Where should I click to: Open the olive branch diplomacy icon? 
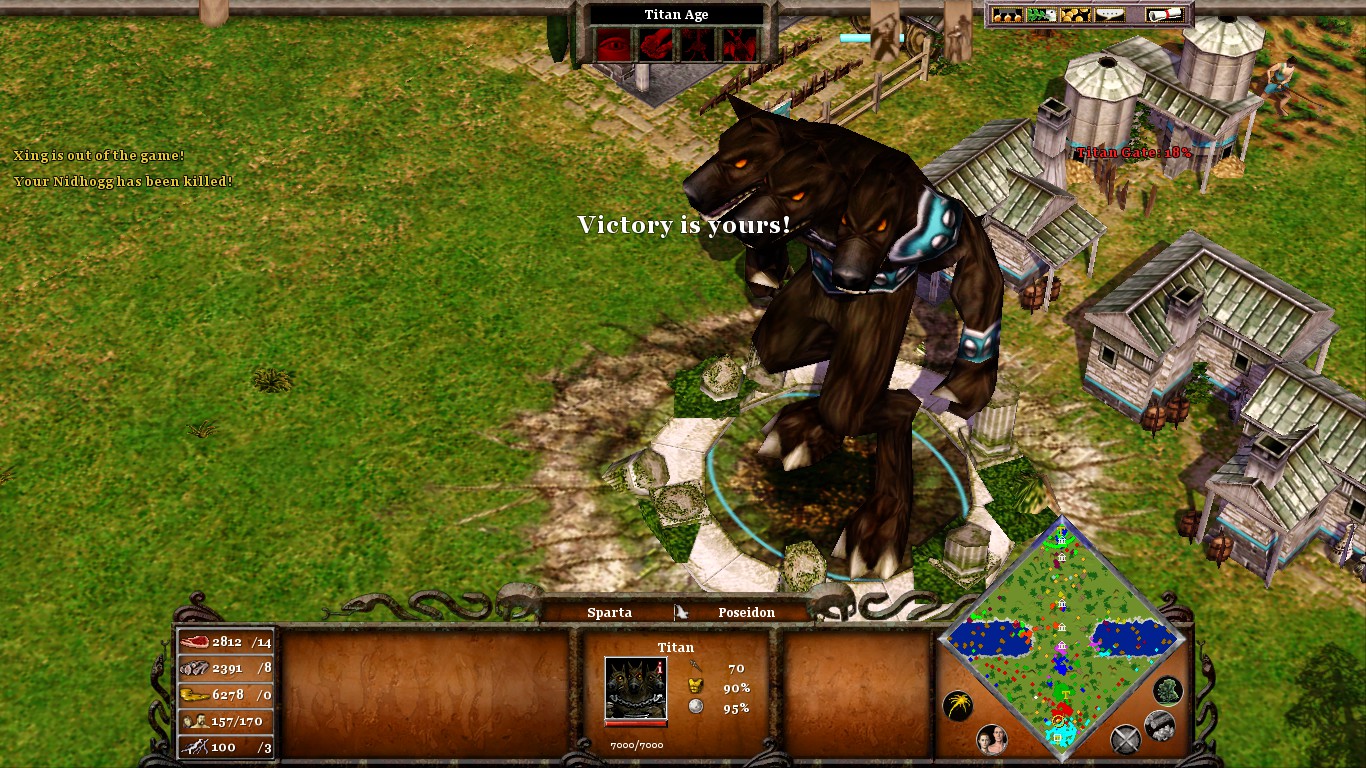click(1040, 15)
